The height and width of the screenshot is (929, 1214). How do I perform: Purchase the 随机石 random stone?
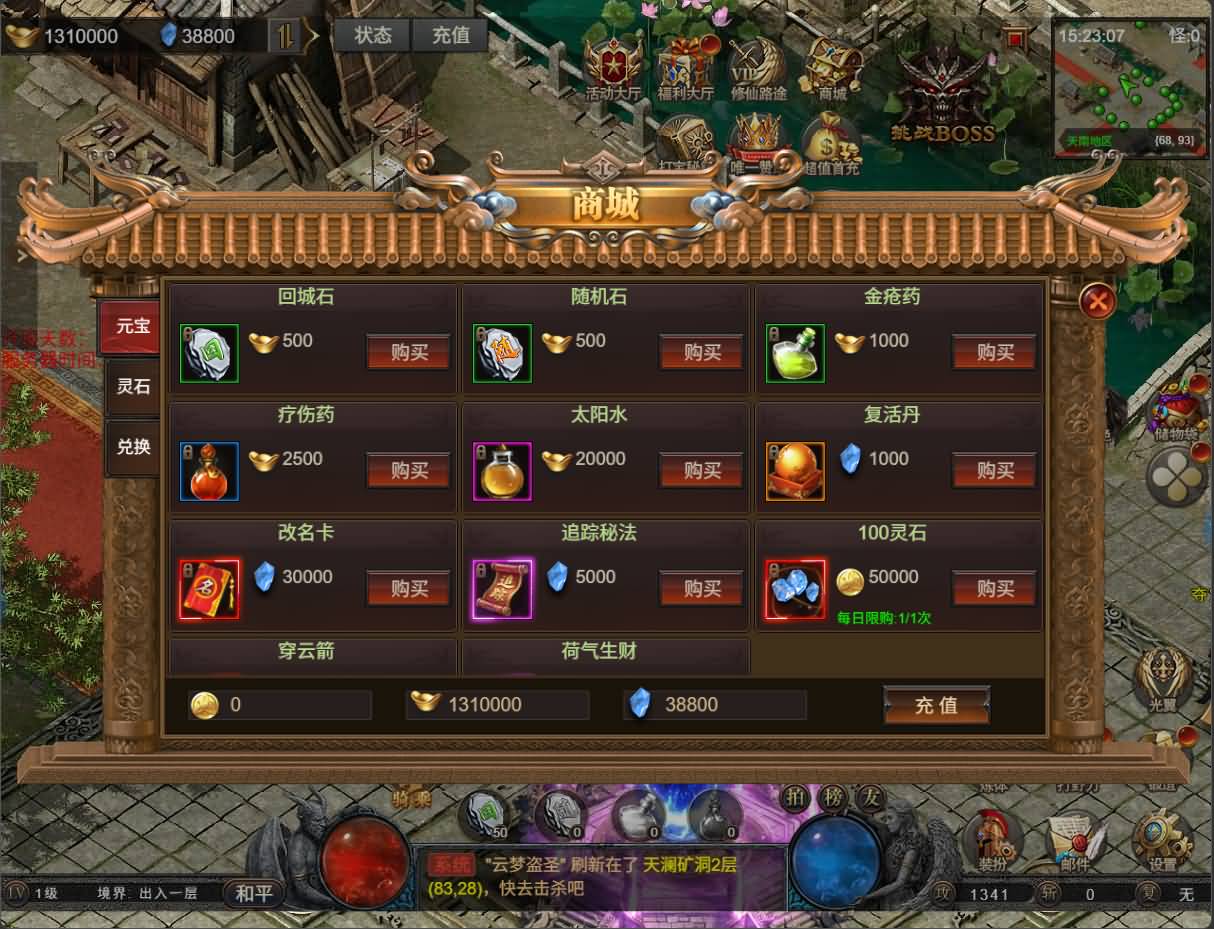click(x=701, y=352)
